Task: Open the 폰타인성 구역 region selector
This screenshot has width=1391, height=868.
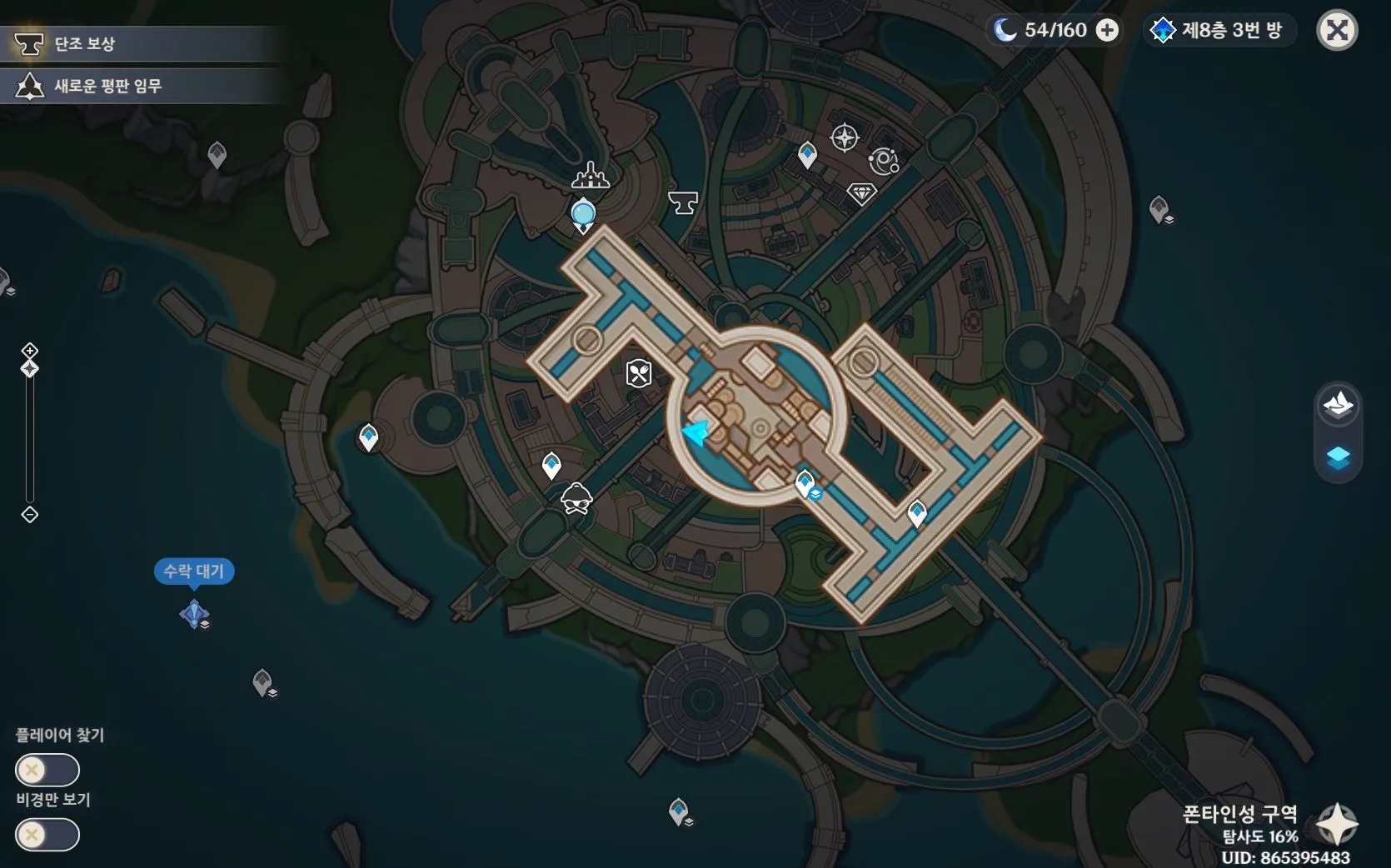Action: tap(1336, 823)
